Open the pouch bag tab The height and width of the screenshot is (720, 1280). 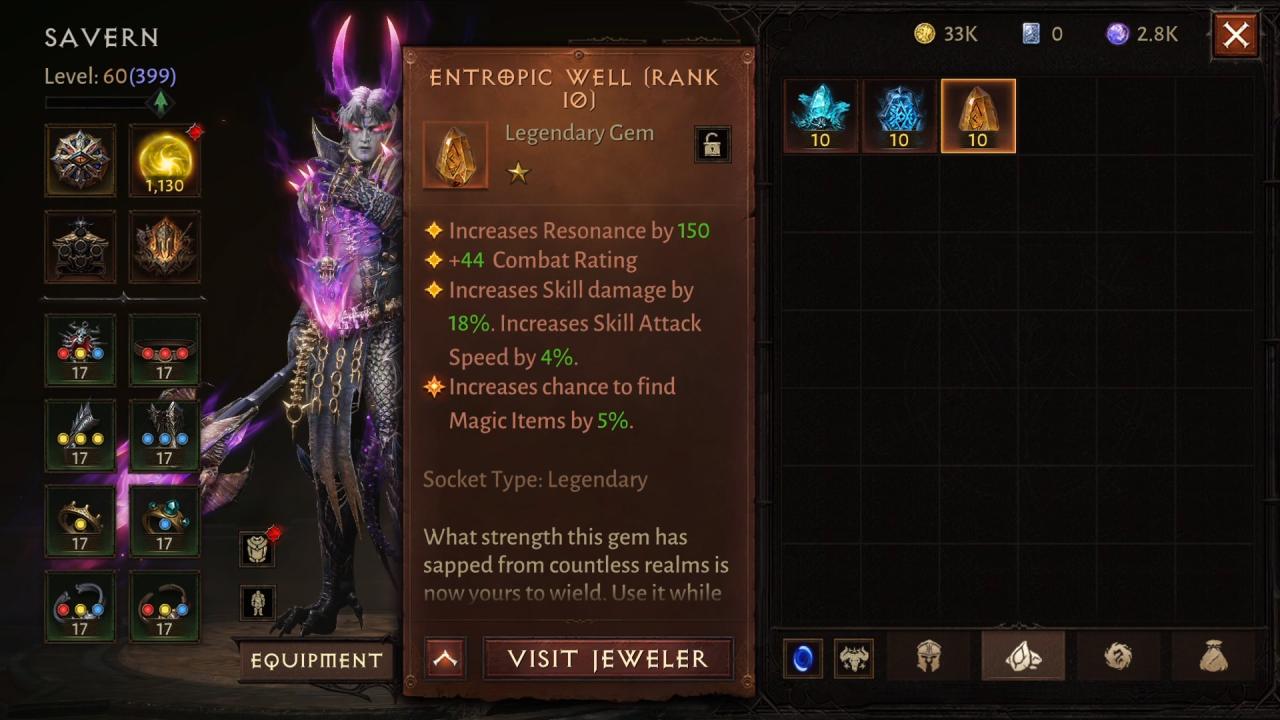[1213, 657]
